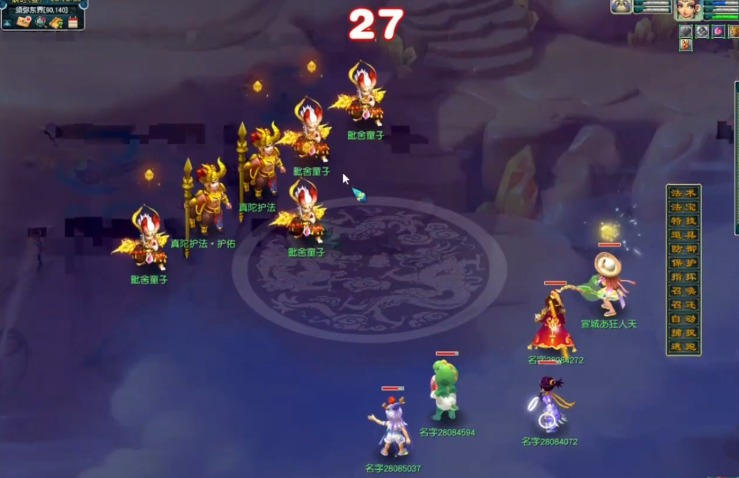Choose the 法术 spell command

(684, 194)
